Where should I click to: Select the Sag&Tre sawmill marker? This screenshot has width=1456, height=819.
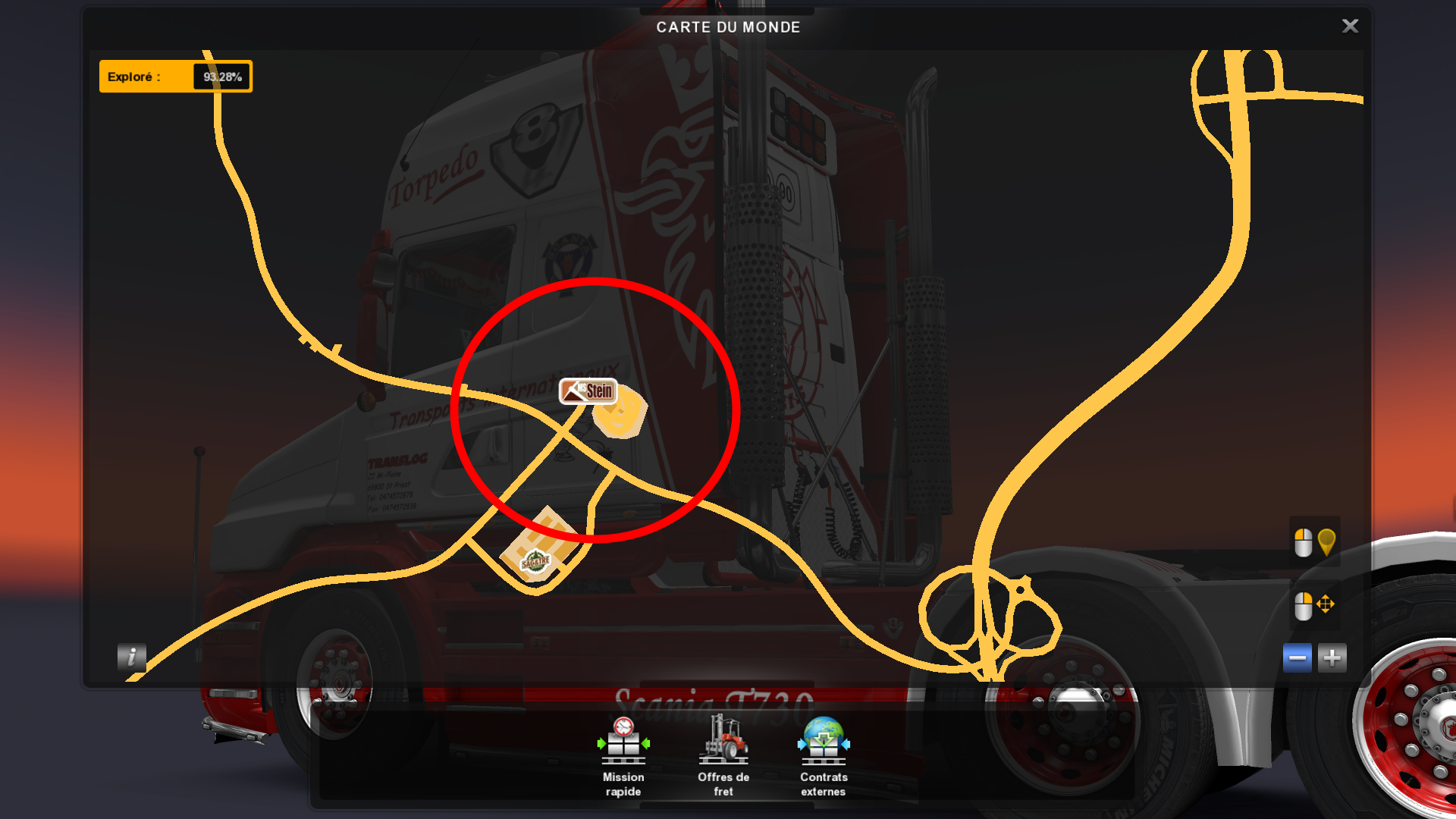point(535,562)
